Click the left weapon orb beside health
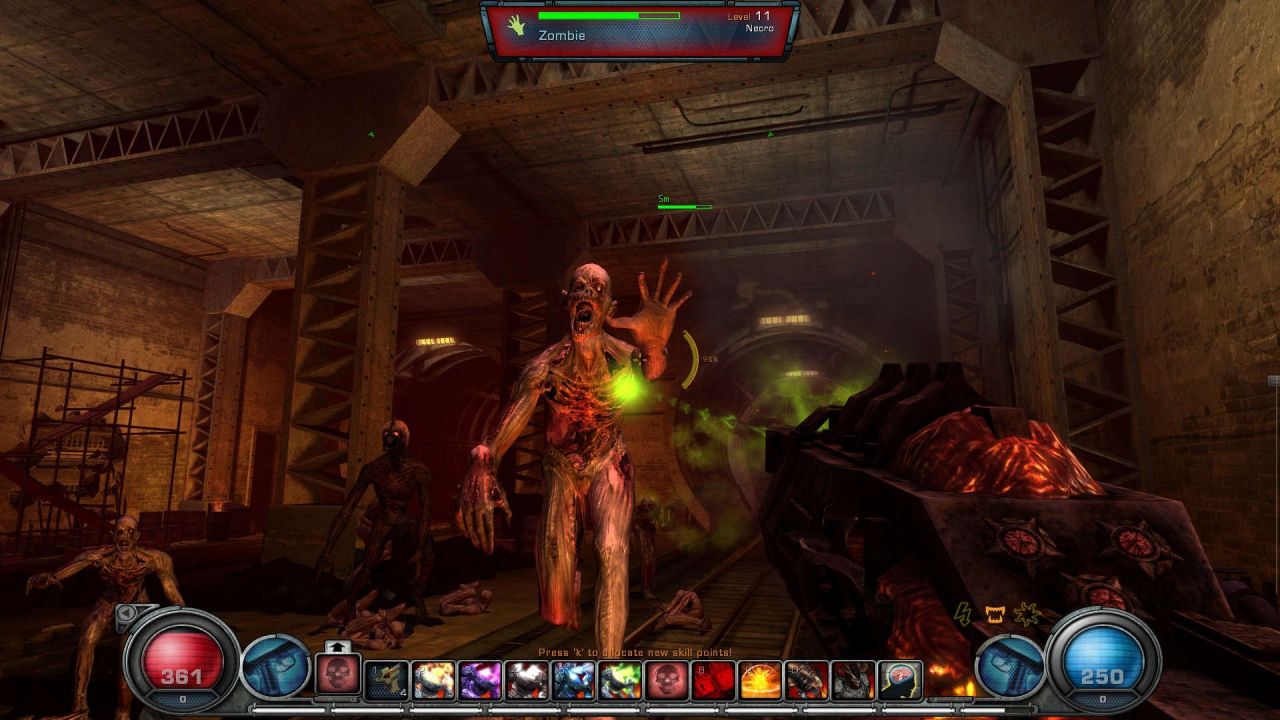This screenshot has height=720, width=1280. [x=275, y=667]
